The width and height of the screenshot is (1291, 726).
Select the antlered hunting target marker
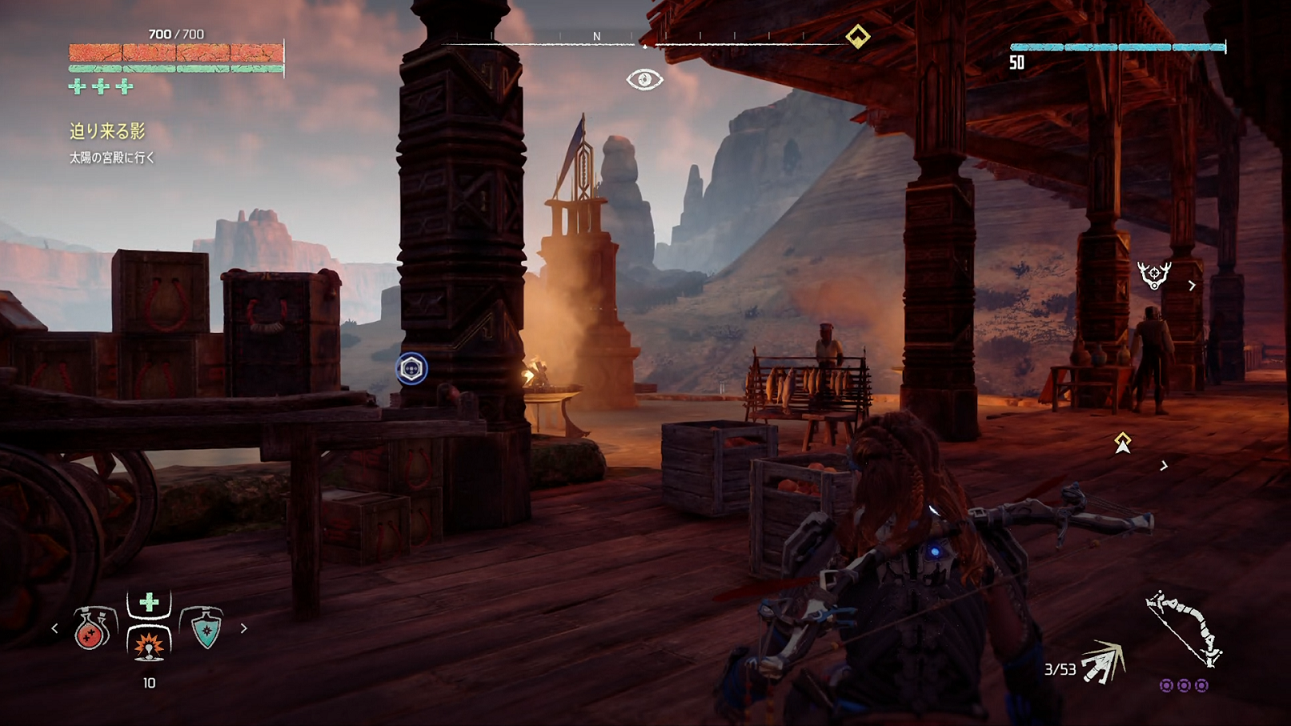pyautogui.click(x=1154, y=274)
